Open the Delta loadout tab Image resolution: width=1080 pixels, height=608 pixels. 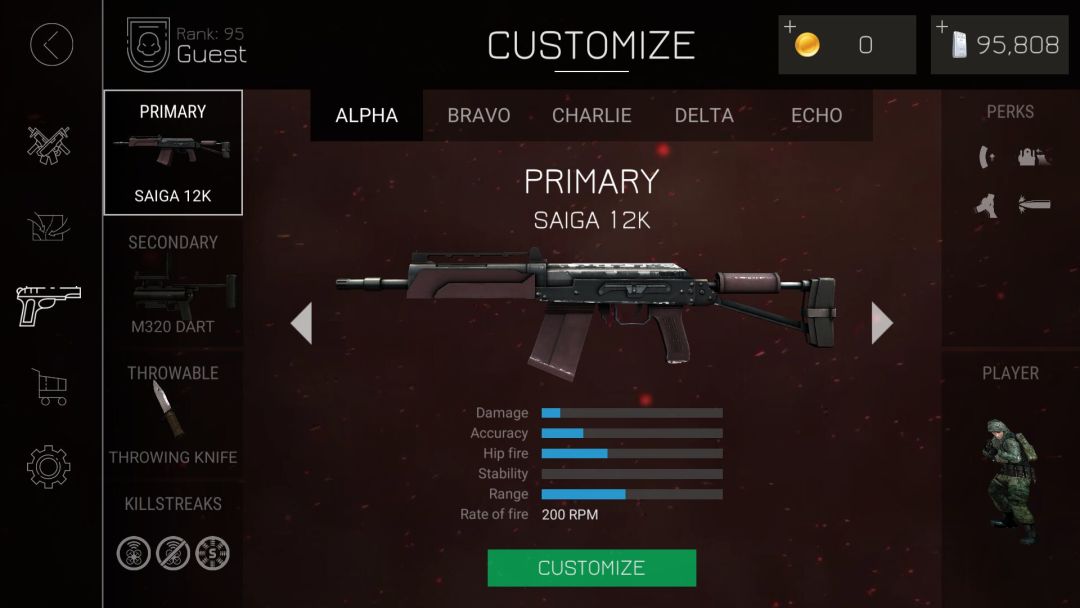[x=704, y=116]
